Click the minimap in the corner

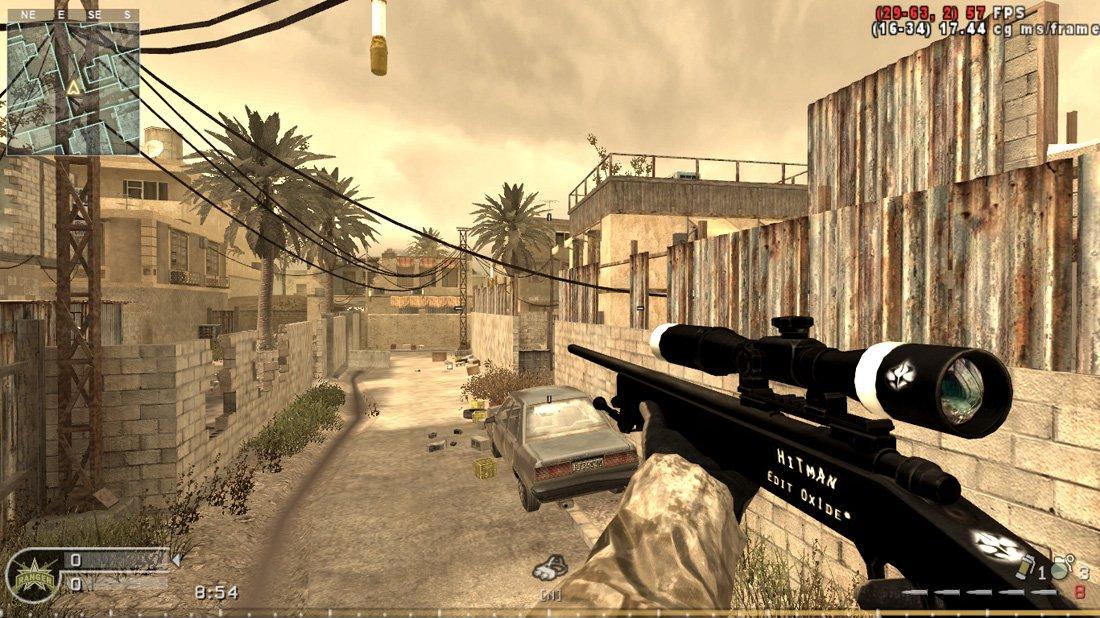pos(72,88)
